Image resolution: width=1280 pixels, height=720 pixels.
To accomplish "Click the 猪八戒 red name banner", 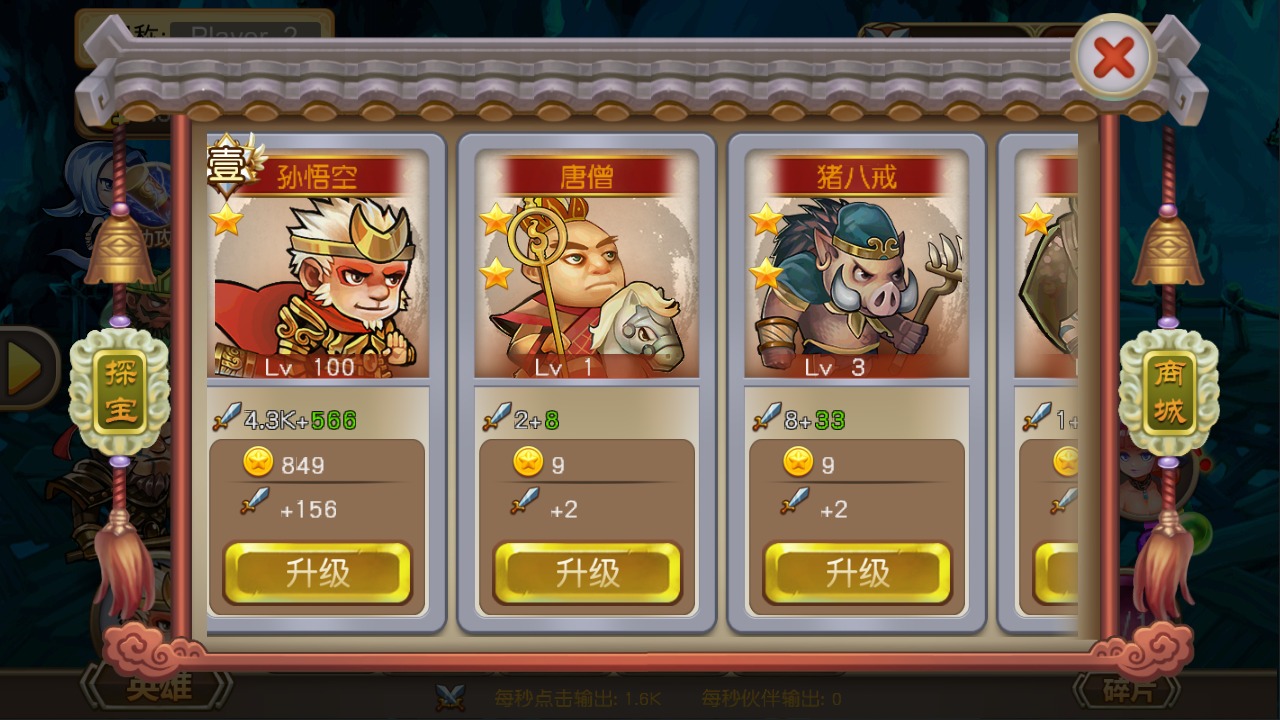I will [856, 172].
